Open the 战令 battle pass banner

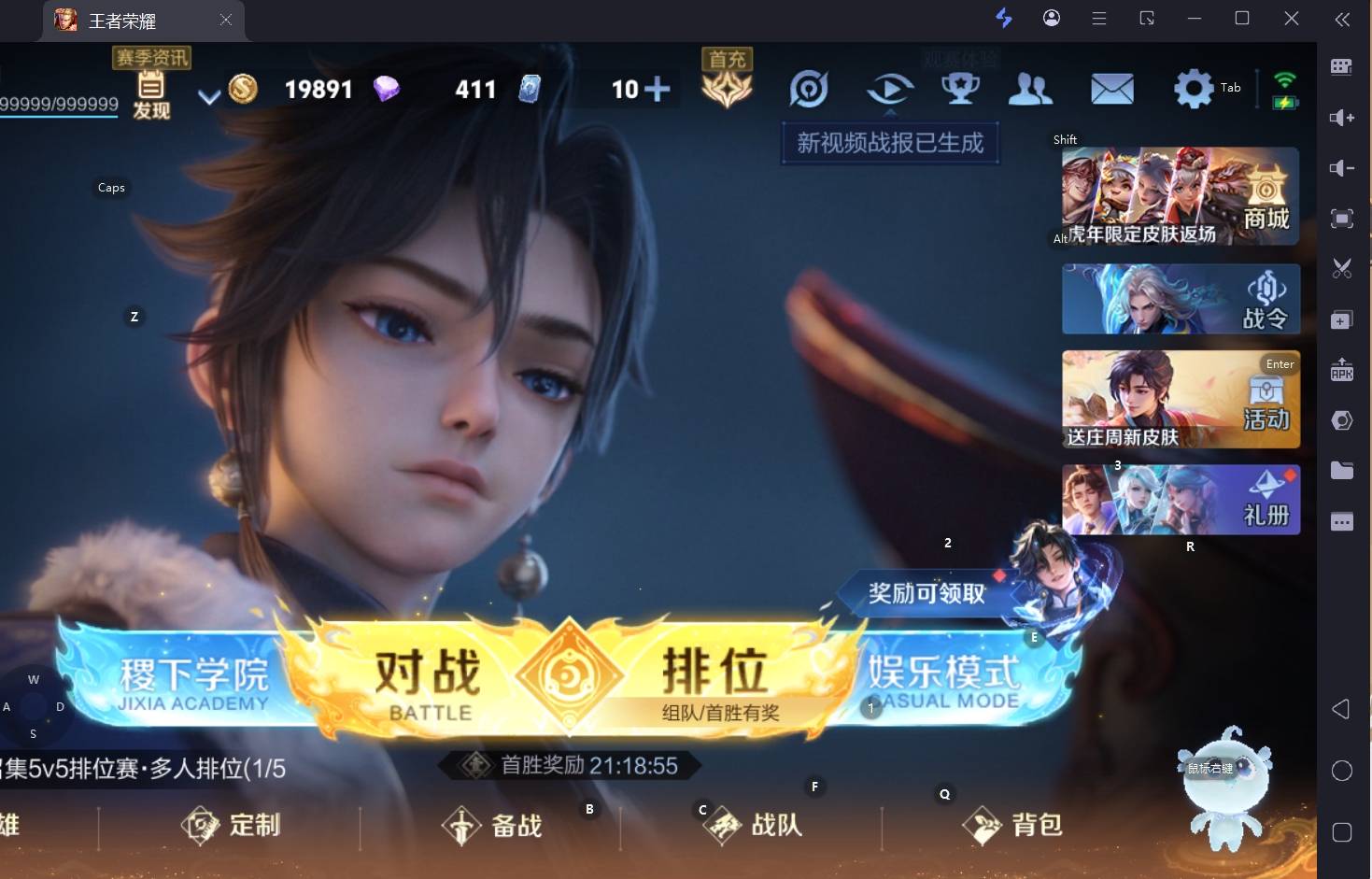click(x=1180, y=299)
